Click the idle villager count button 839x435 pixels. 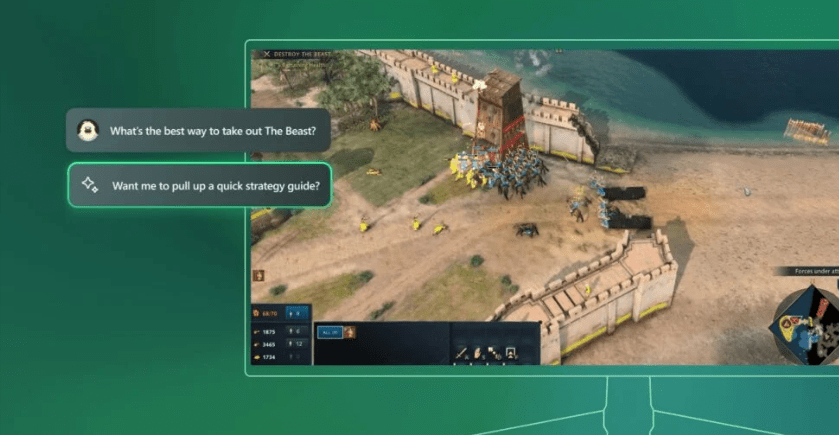click(x=296, y=315)
